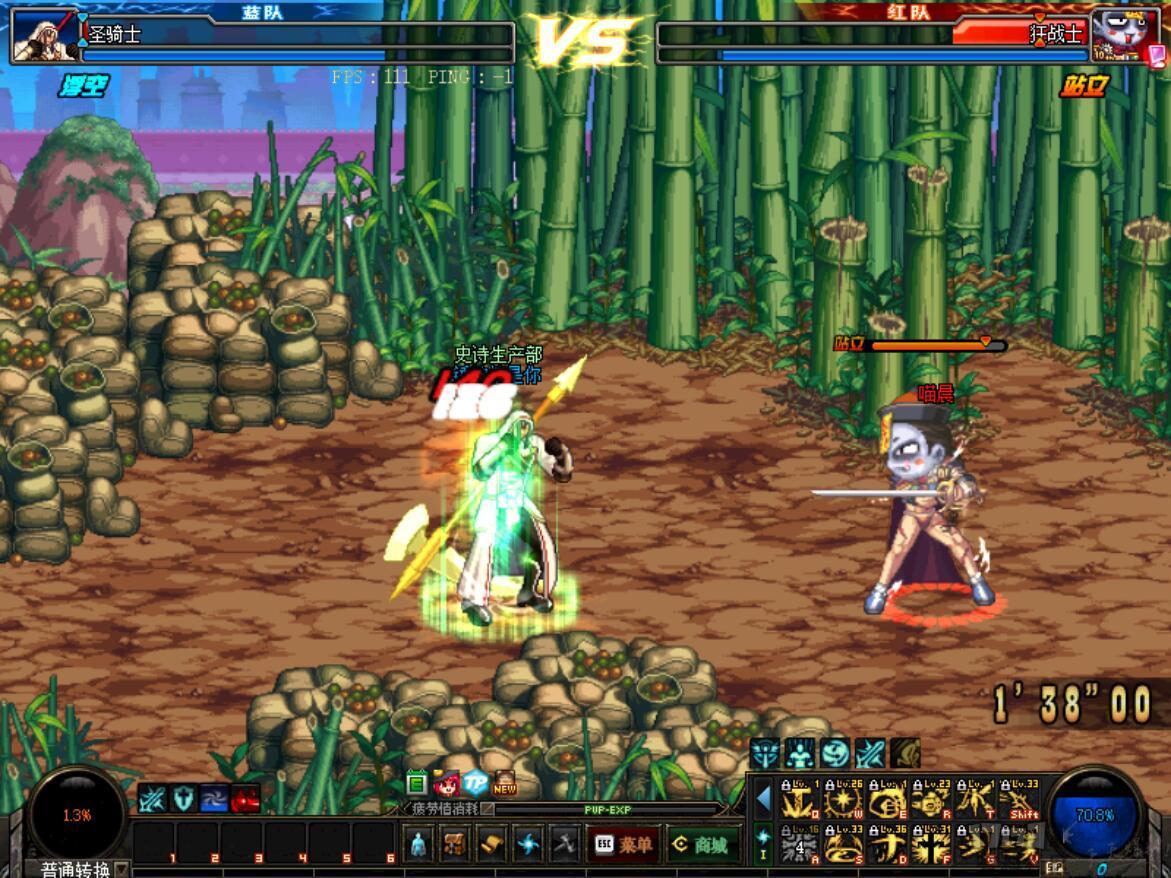Open the TP icon
Viewport: 1171px width, 878px height.
(475, 784)
